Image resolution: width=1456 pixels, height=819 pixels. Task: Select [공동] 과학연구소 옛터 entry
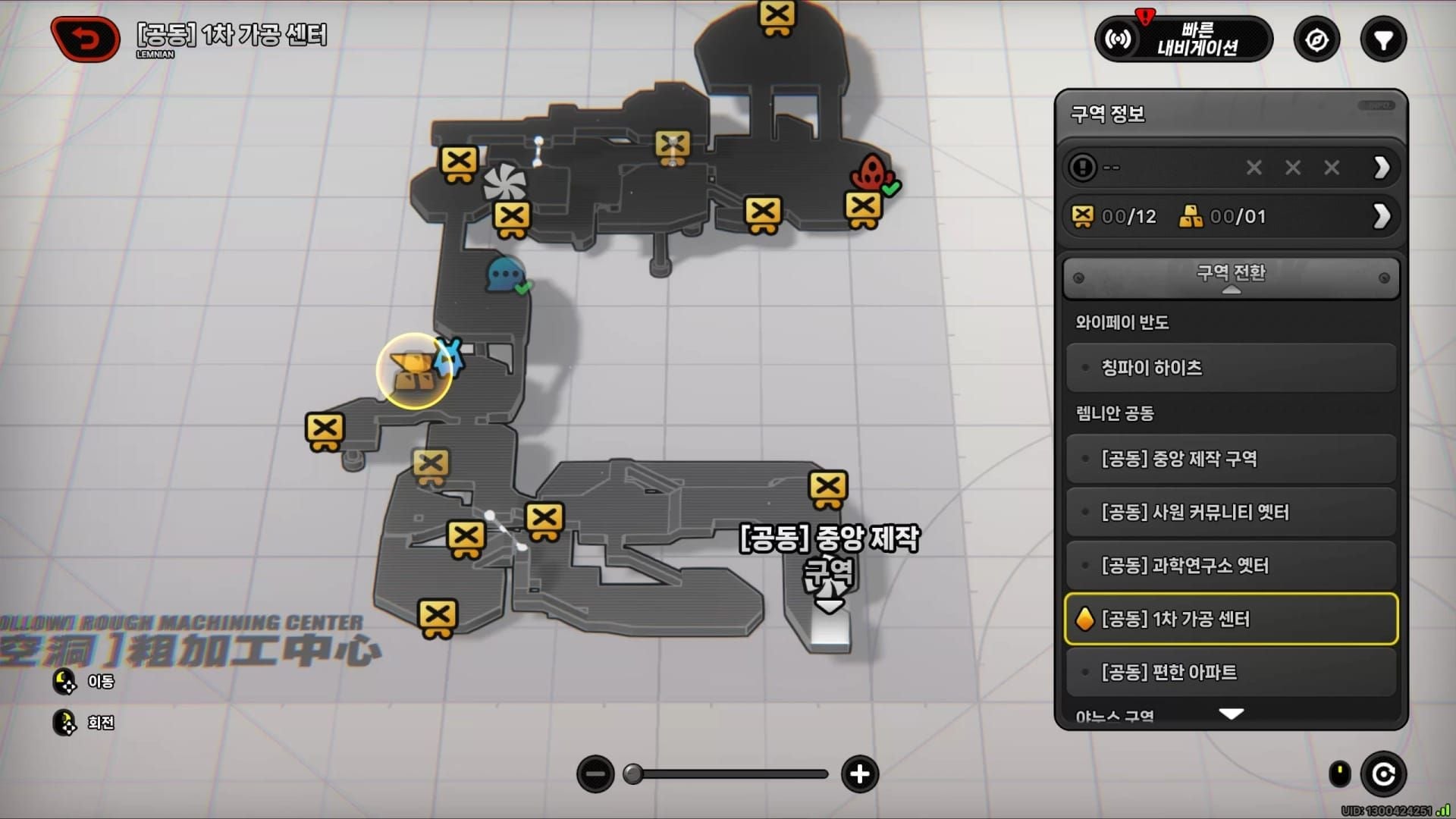click(1231, 566)
